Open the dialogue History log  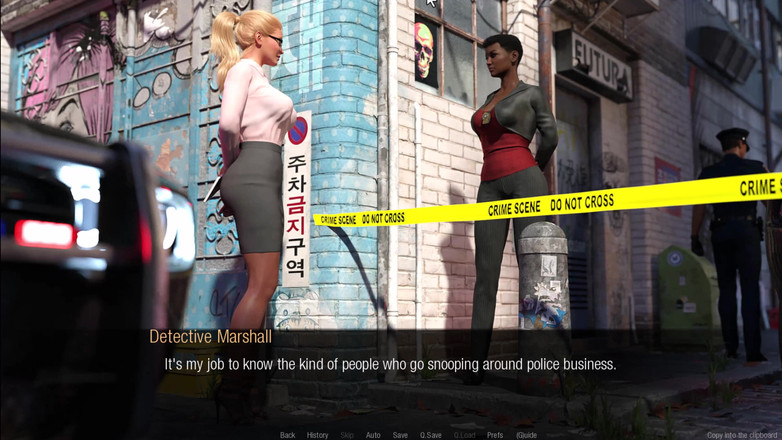tap(317, 435)
